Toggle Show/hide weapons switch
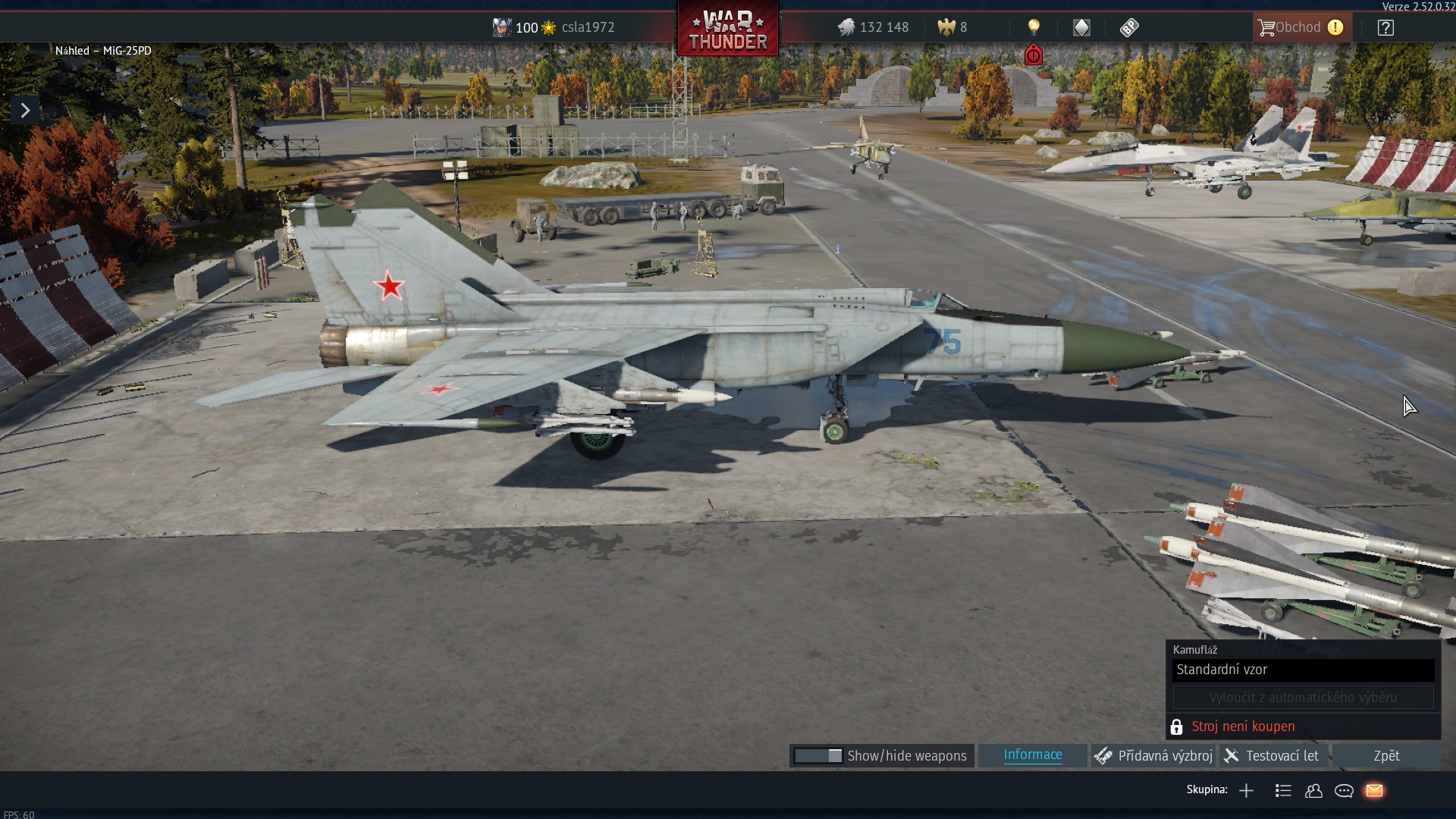Viewport: 1456px width, 819px height. (817, 756)
